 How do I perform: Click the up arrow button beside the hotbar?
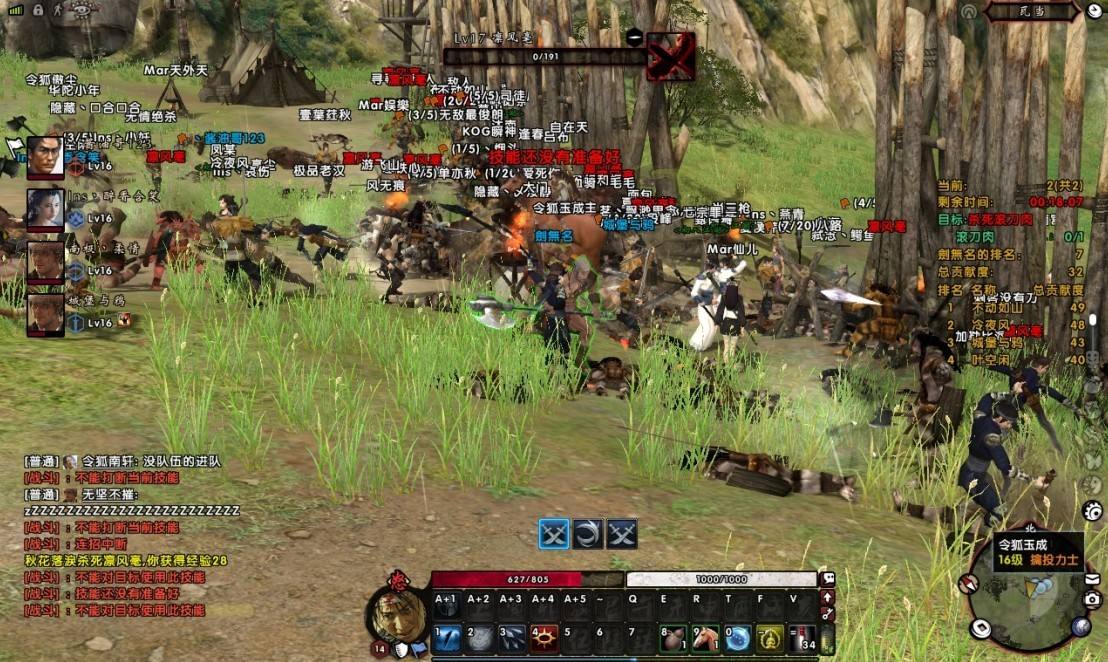click(x=828, y=597)
